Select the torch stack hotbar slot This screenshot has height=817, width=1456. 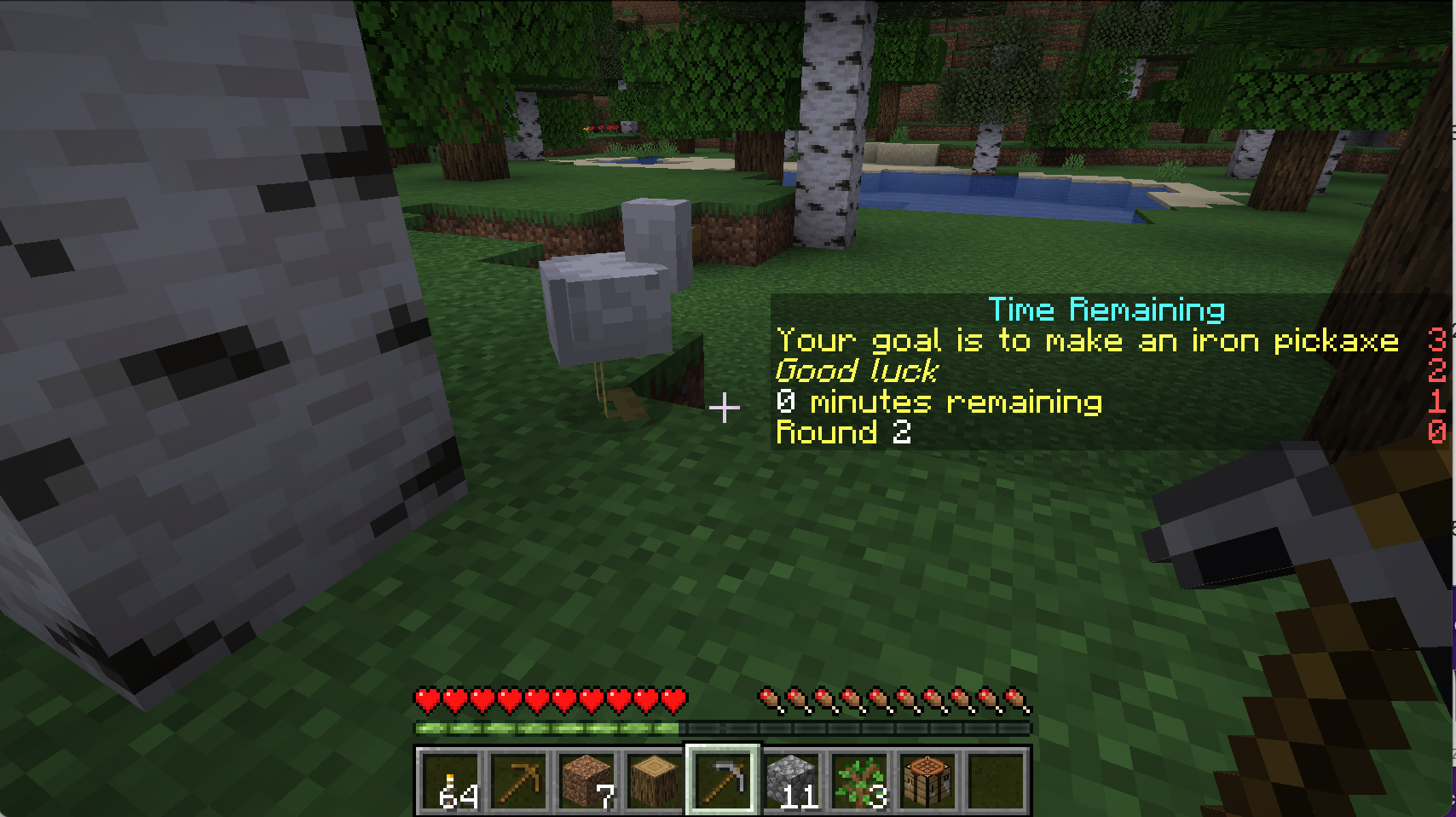click(450, 780)
